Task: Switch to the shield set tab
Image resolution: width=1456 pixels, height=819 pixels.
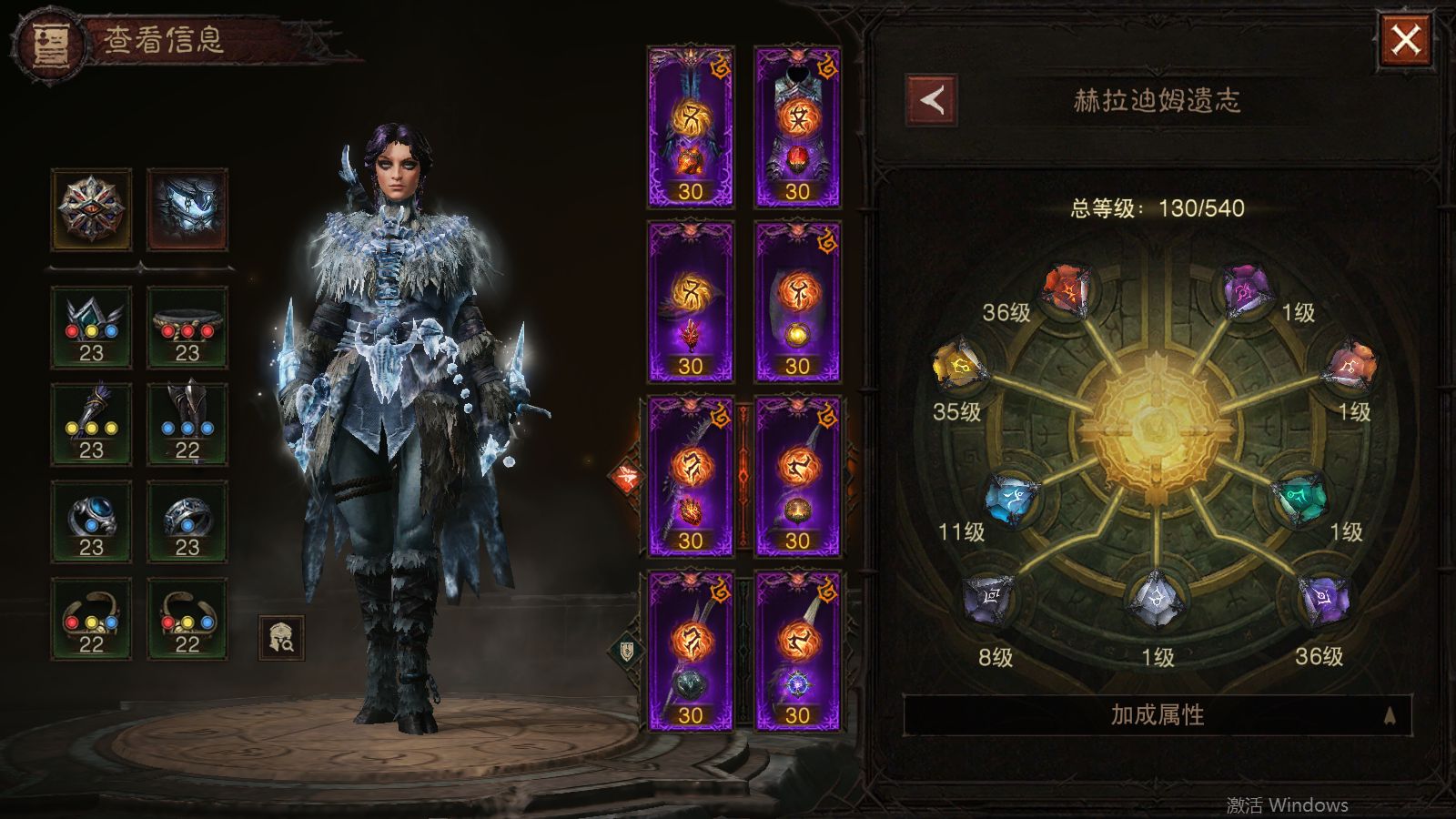Action: [x=626, y=650]
